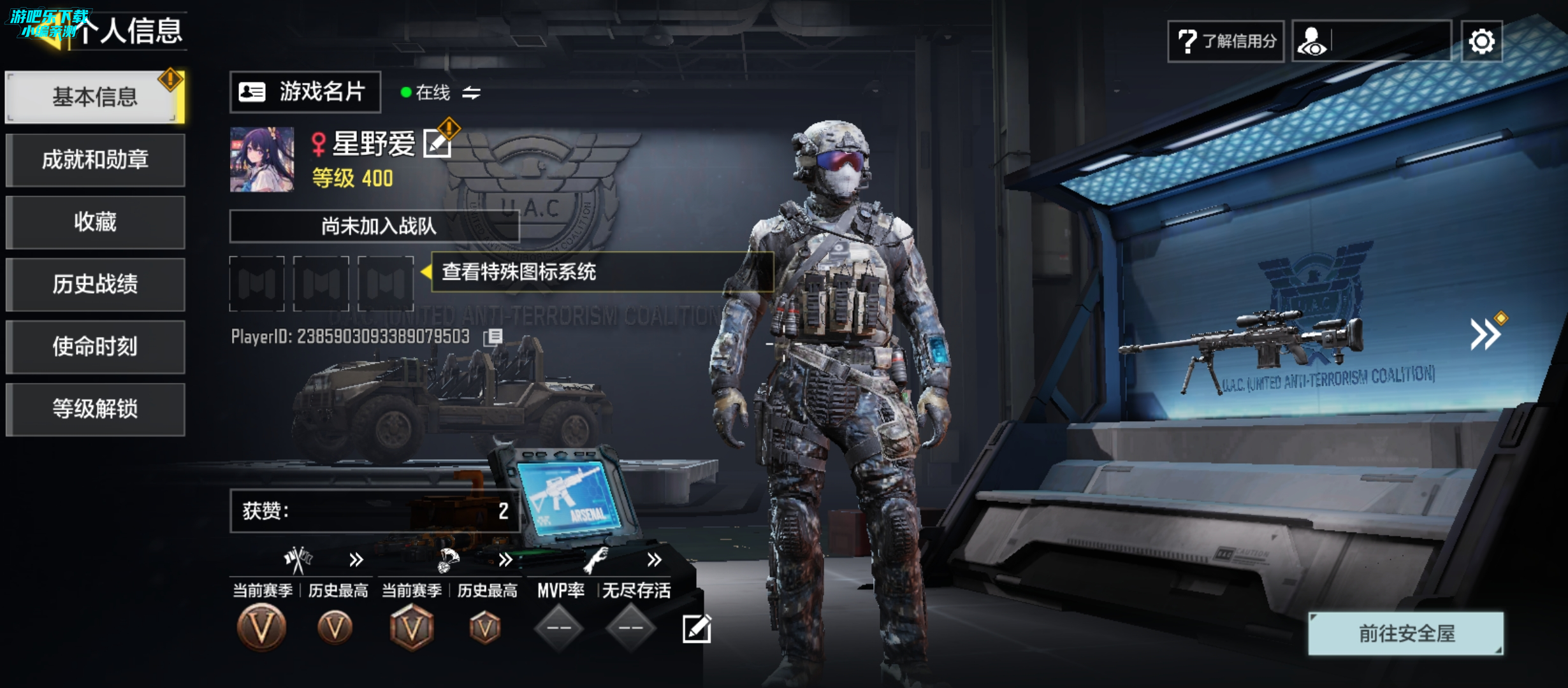Open the 尚未加入战队 team bar

coord(374,226)
